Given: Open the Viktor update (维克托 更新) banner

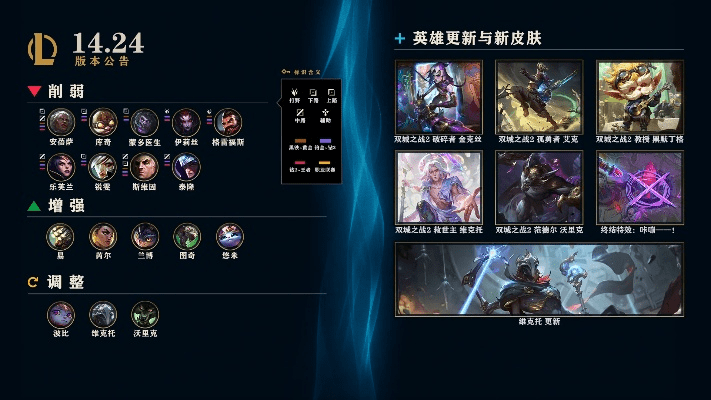Looking at the screenshot, I should [x=540, y=280].
